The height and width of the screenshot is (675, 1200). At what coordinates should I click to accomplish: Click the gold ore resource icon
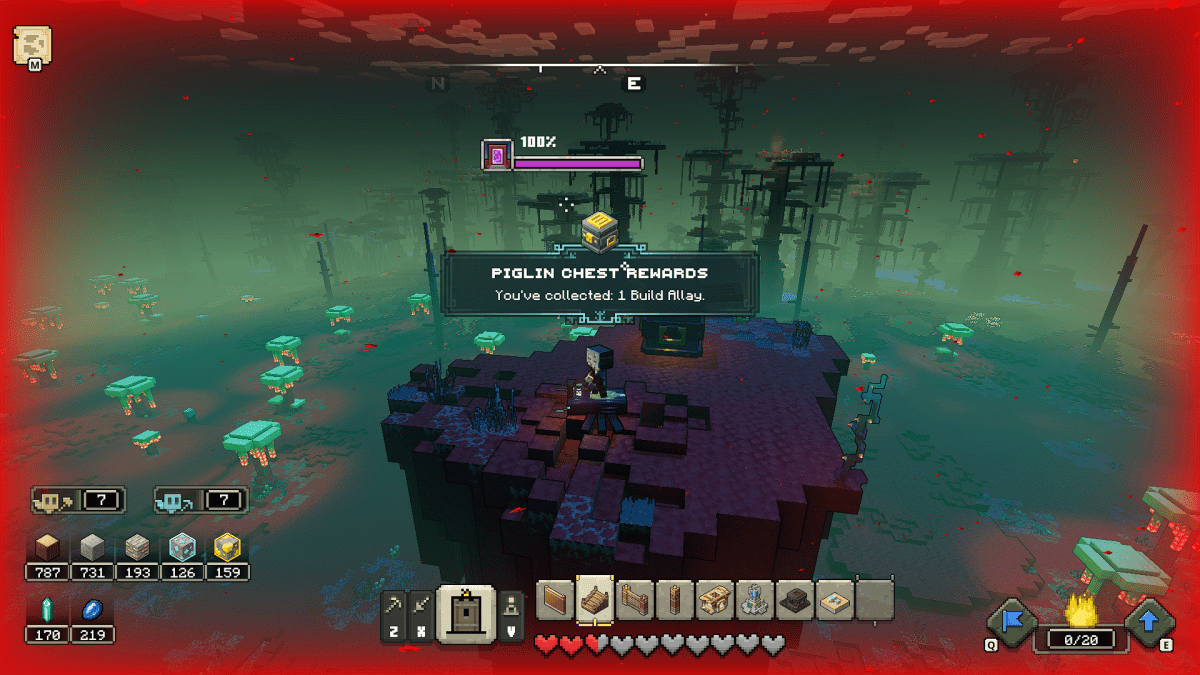(227, 547)
